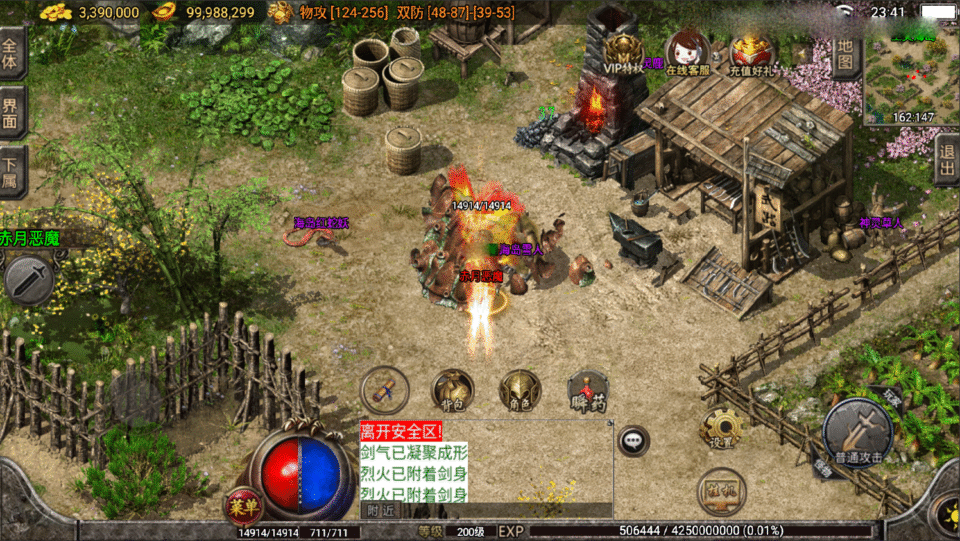960x541 pixels.
Task: Open the chat speech bubble
Action: [633, 439]
